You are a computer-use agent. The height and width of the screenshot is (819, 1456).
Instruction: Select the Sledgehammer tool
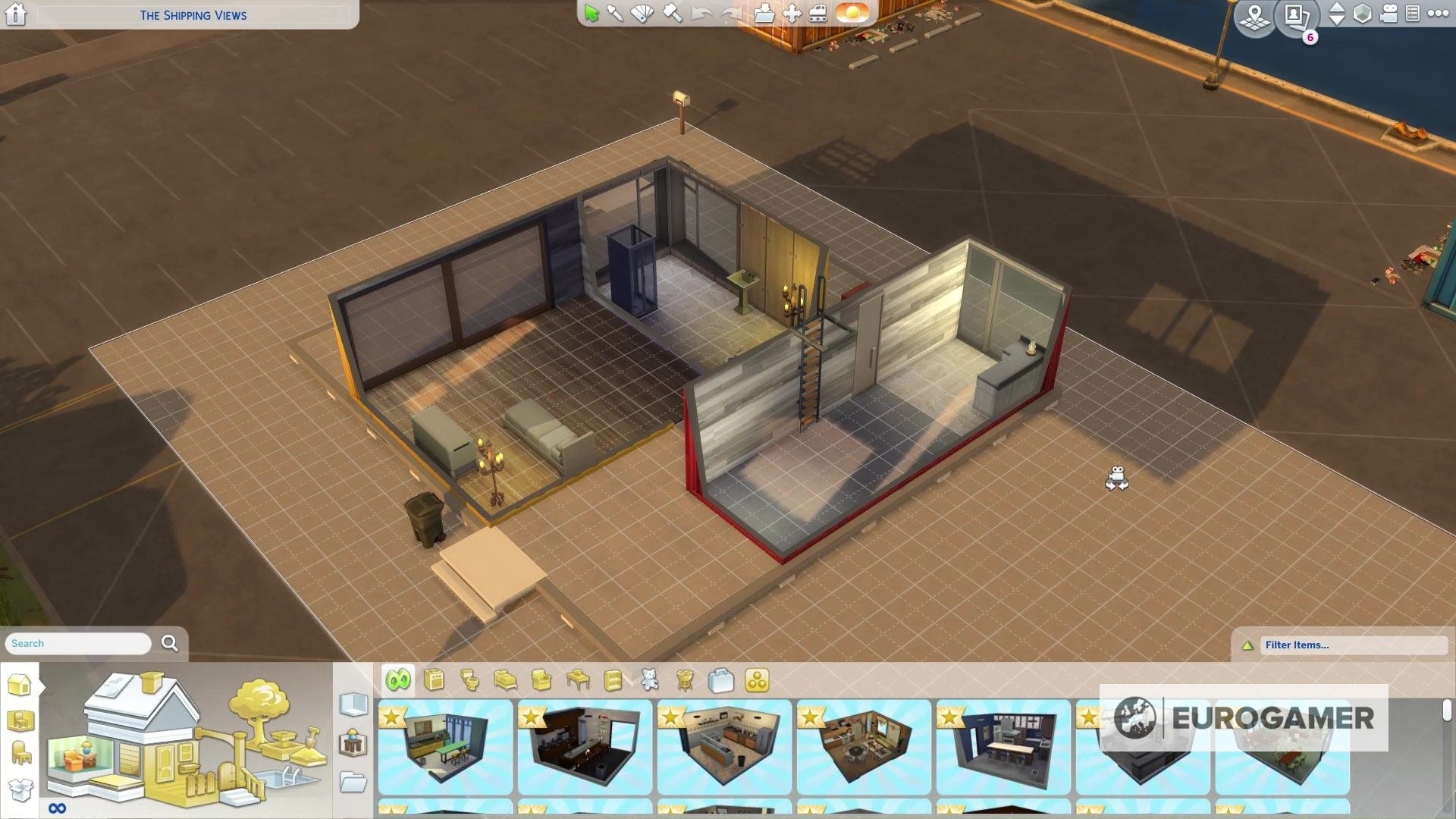click(672, 14)
